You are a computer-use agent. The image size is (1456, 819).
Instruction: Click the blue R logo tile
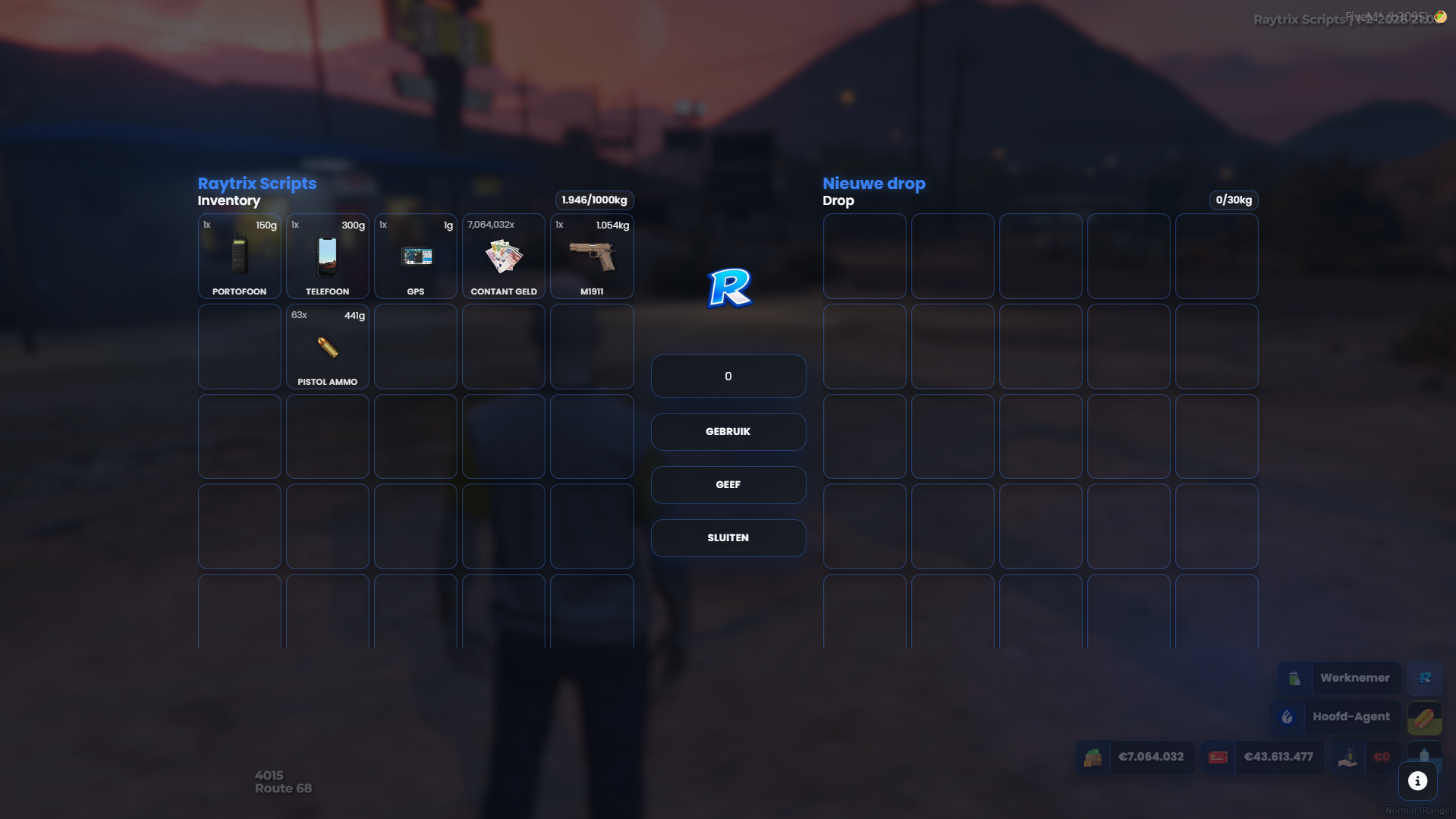tap(728, 288)
